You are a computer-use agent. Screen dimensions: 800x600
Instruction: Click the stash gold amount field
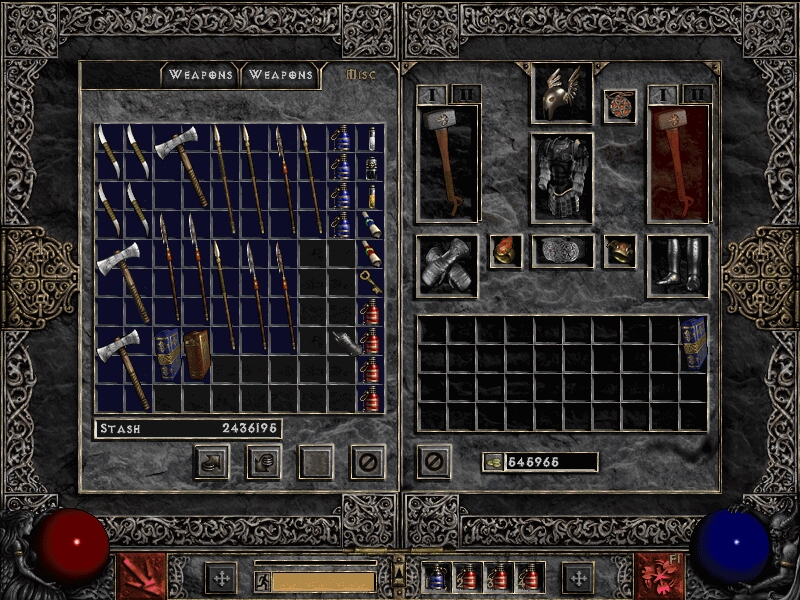tap(188, 429)
